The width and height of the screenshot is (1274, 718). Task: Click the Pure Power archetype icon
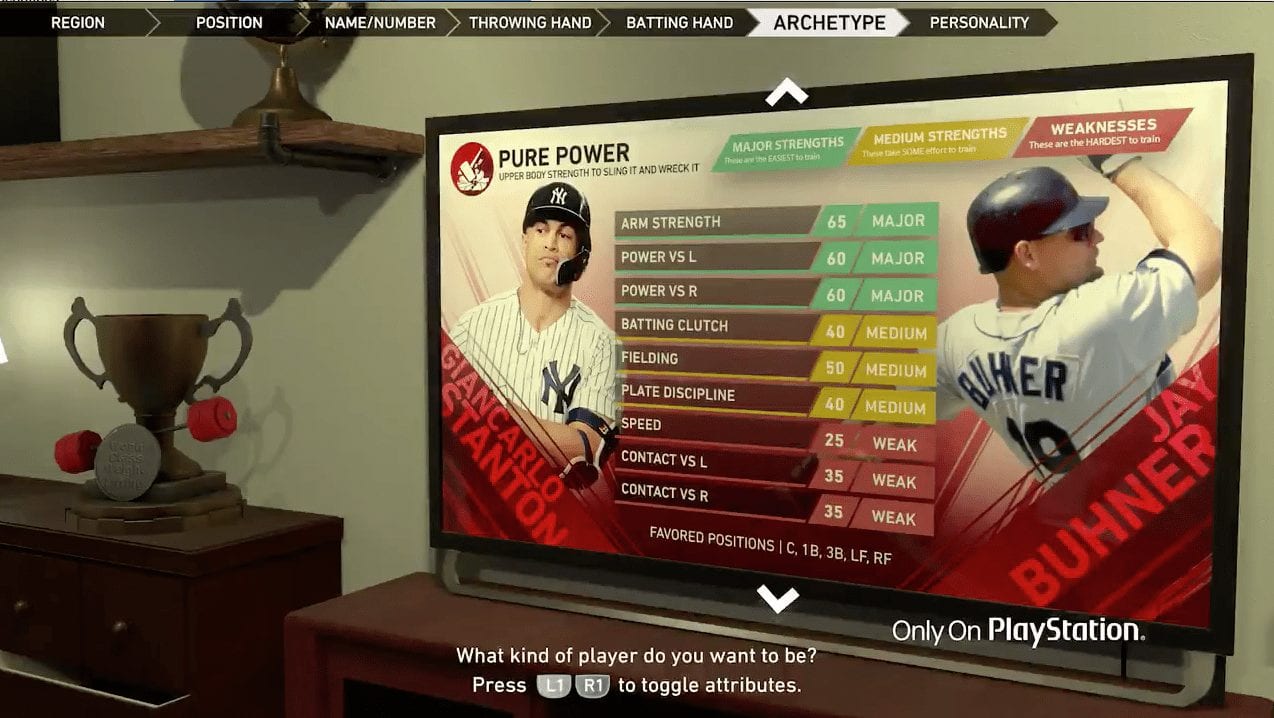(471, 168)
